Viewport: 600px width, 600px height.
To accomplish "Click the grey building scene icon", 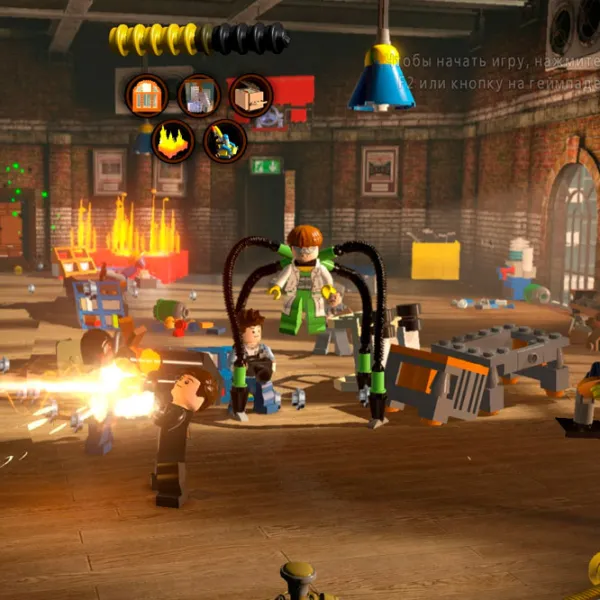I will 198,96.
